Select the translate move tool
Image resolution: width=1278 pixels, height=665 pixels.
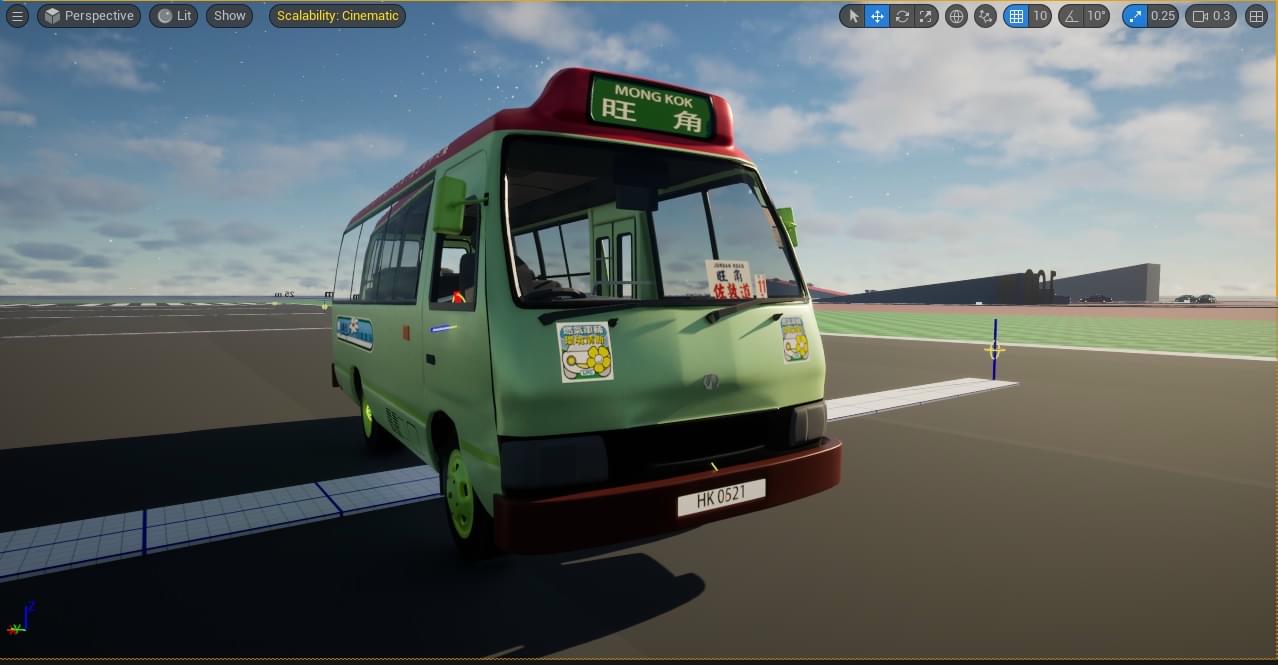point(877,16)
